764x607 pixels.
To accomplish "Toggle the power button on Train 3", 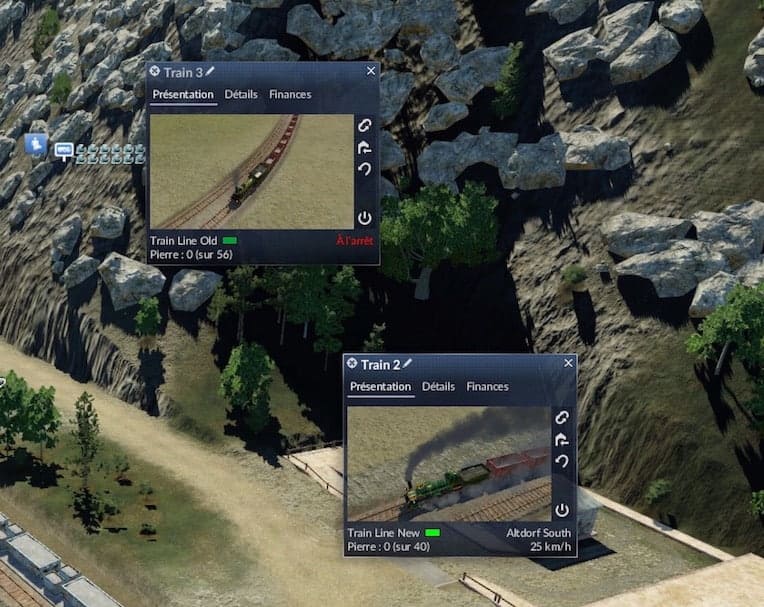I will tap(365, 217).
